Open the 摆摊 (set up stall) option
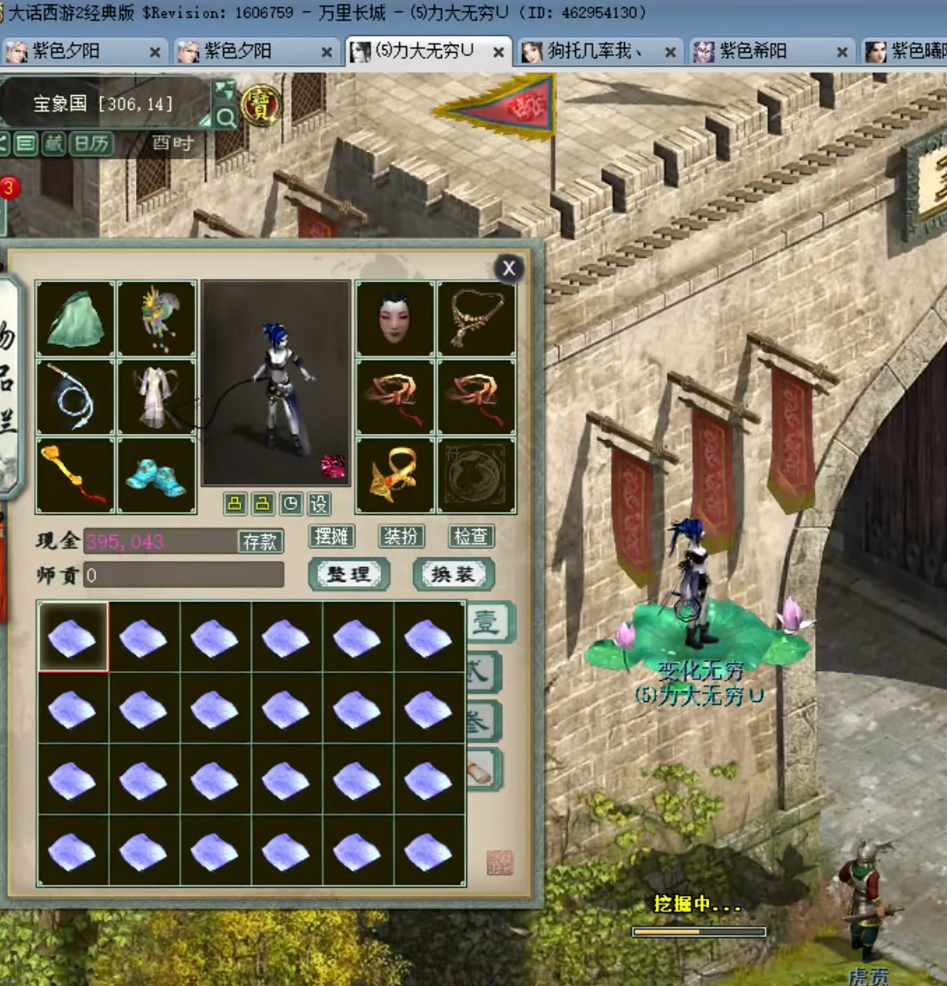Viewport: 947px width, 986px height. [331, 536]
